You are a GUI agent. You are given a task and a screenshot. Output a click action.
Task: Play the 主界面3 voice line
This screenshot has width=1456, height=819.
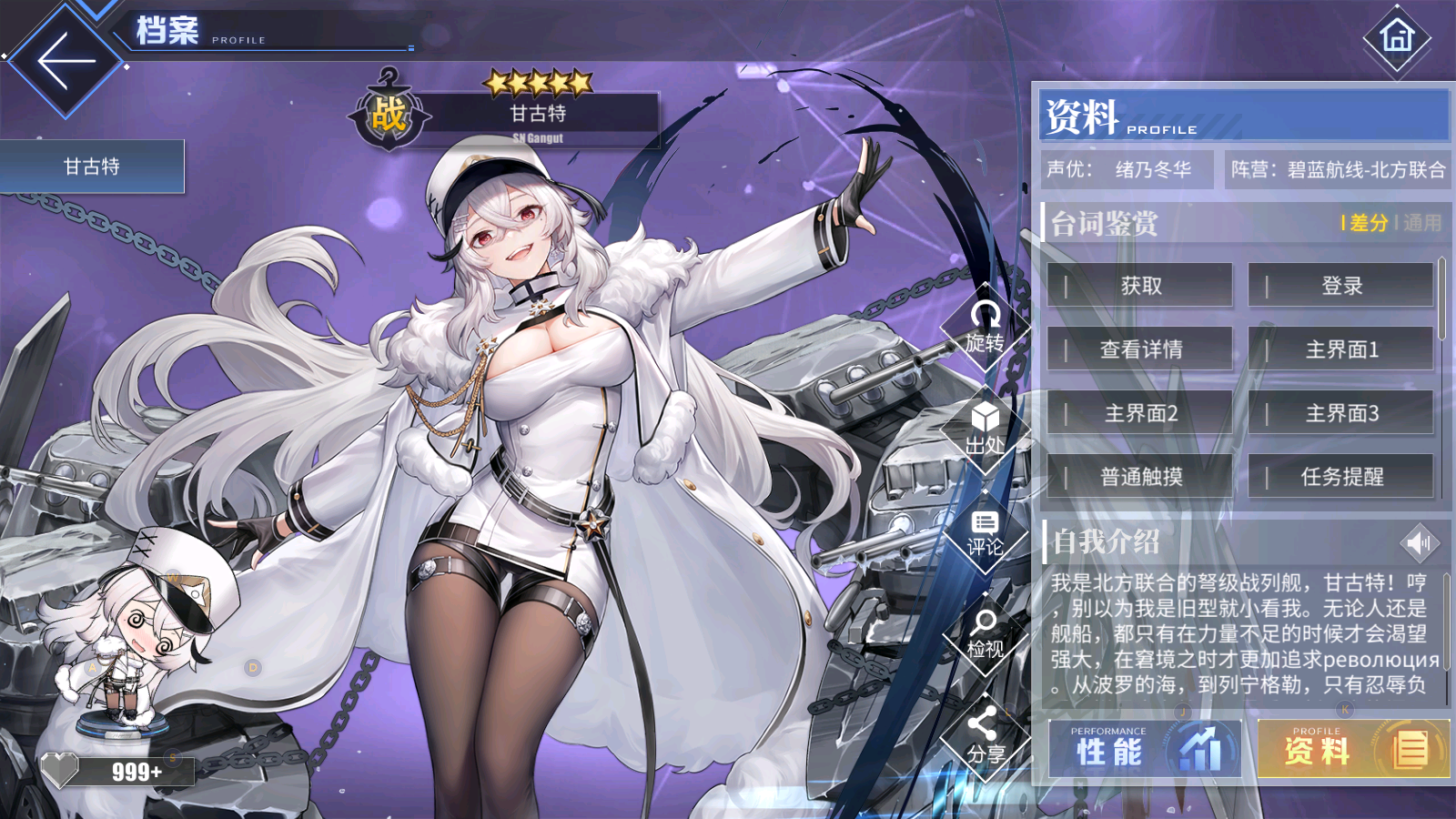(1341, 413)
